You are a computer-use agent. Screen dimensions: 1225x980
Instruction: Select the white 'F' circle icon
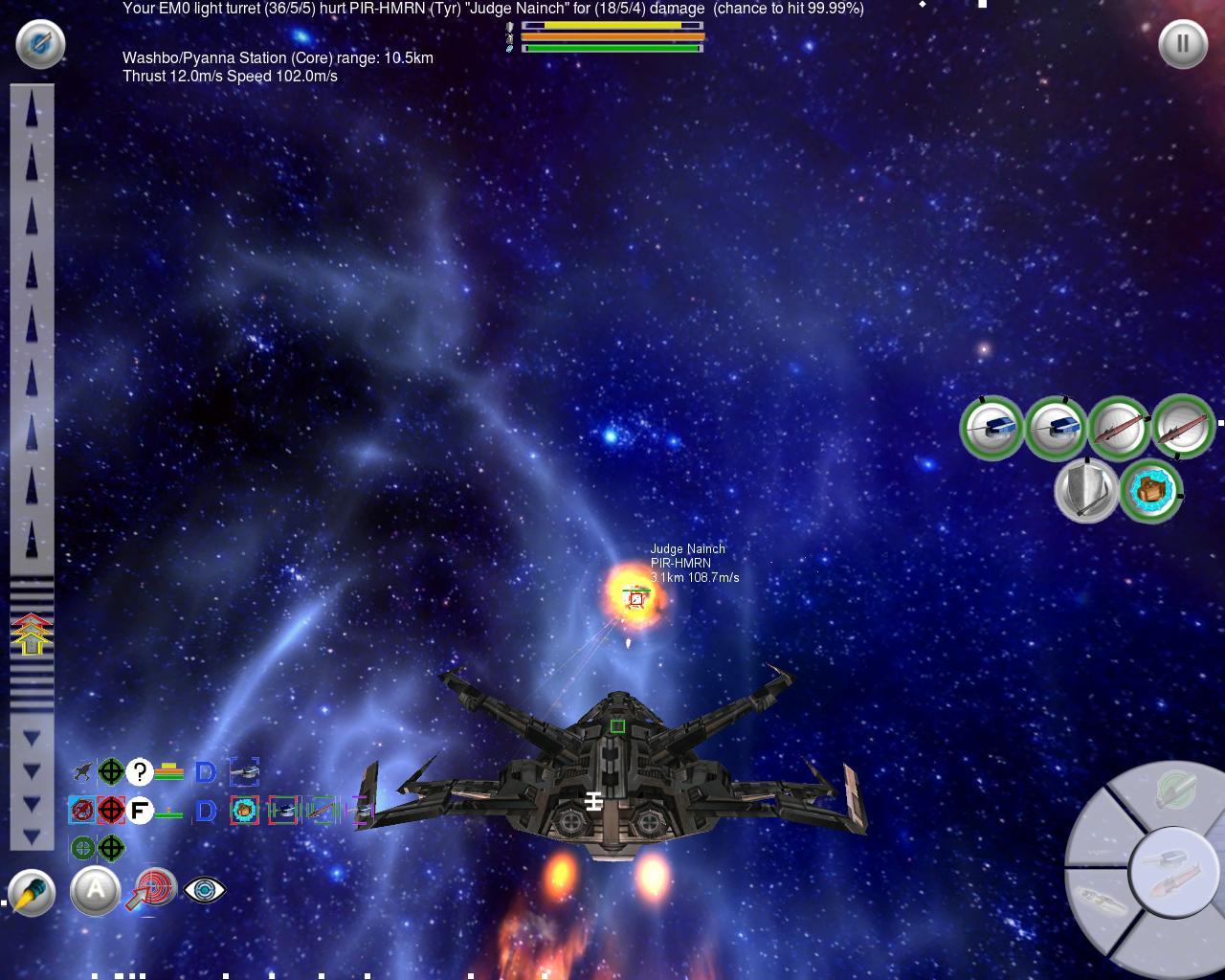140,811
